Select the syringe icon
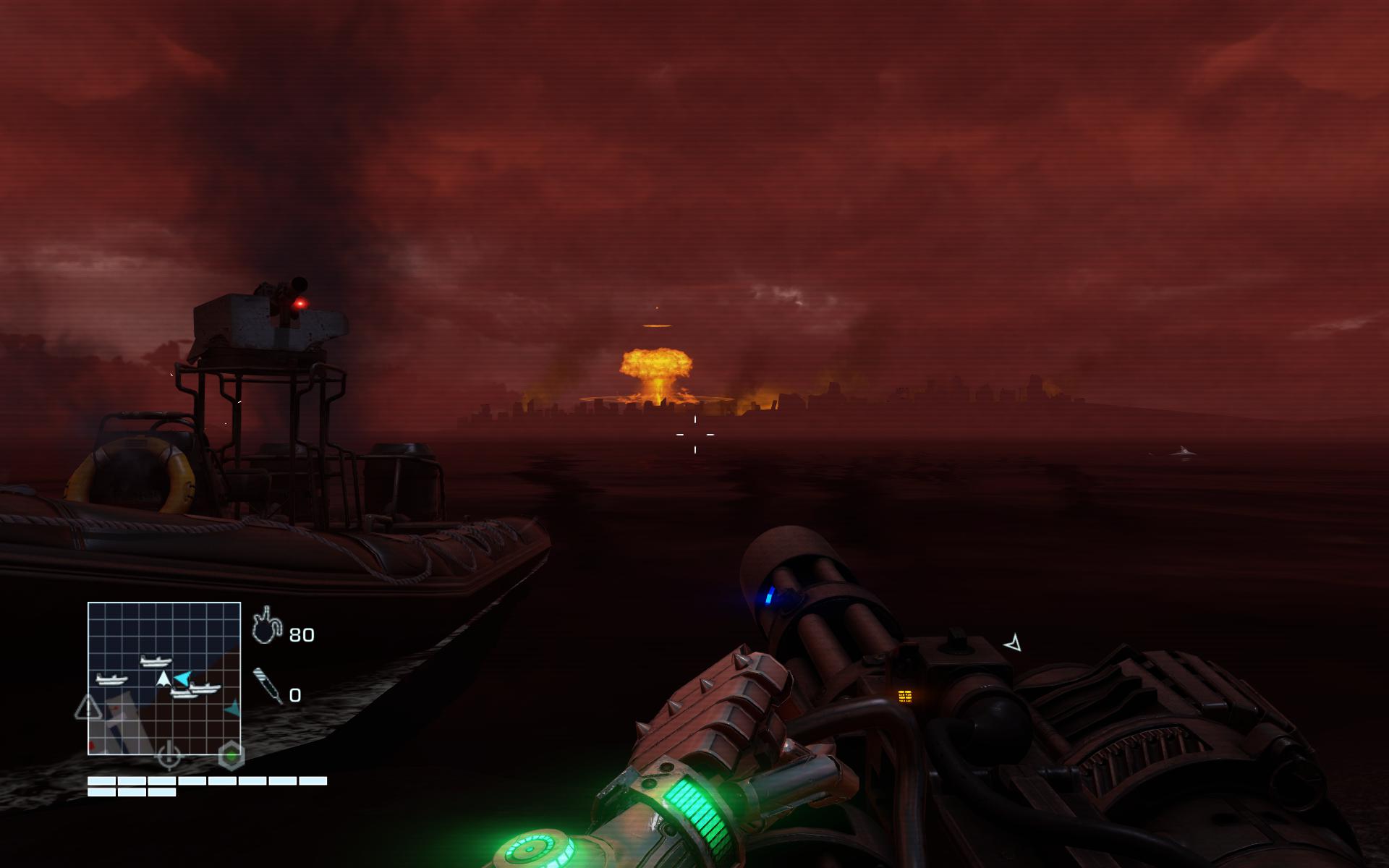The height and width of the screenshot is (868, 1389). click(x=268, y=685)
